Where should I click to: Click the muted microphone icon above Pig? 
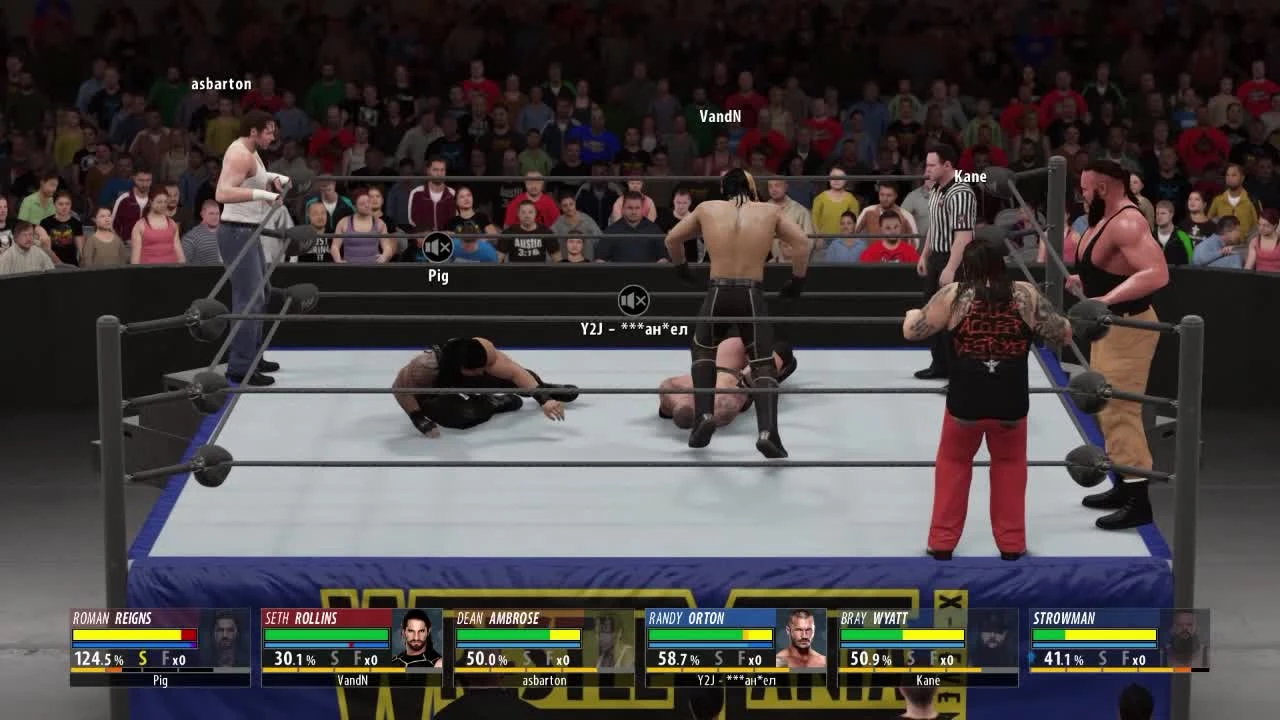(437, 247)
